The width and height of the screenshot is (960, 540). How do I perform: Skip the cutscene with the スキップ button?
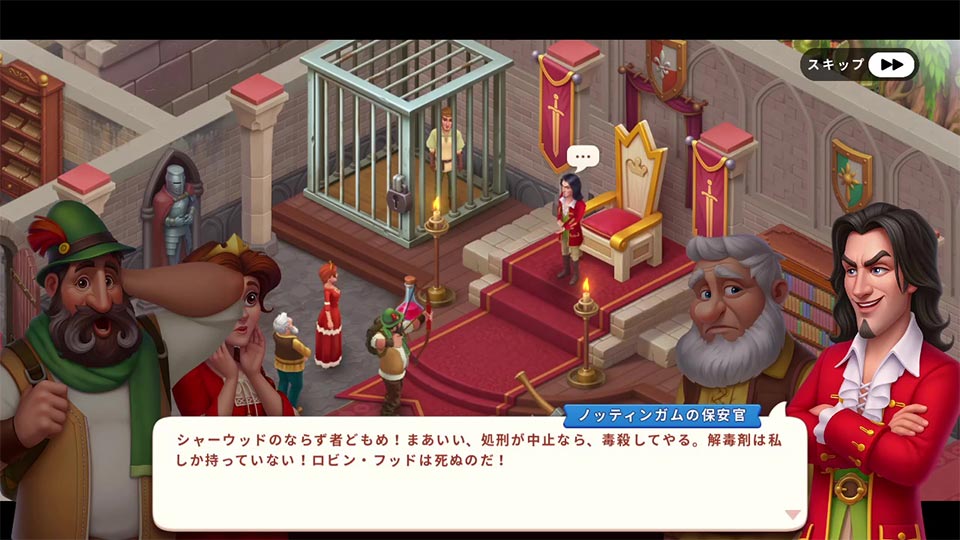tap(859, 65)
